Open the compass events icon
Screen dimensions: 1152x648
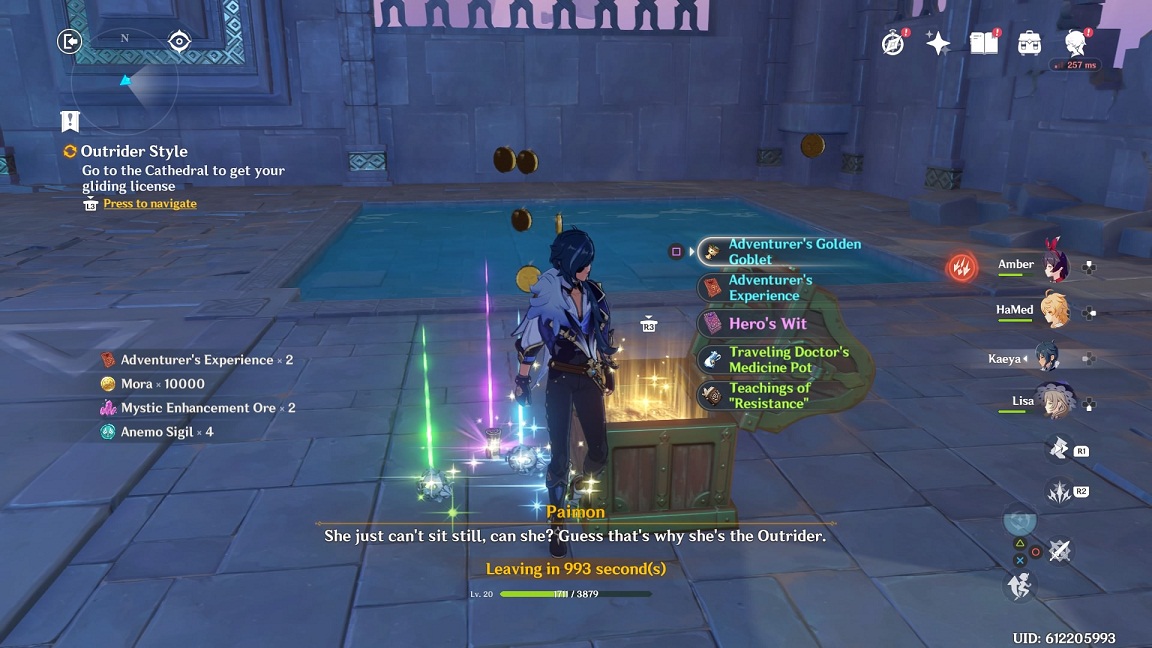pos(893,43)
